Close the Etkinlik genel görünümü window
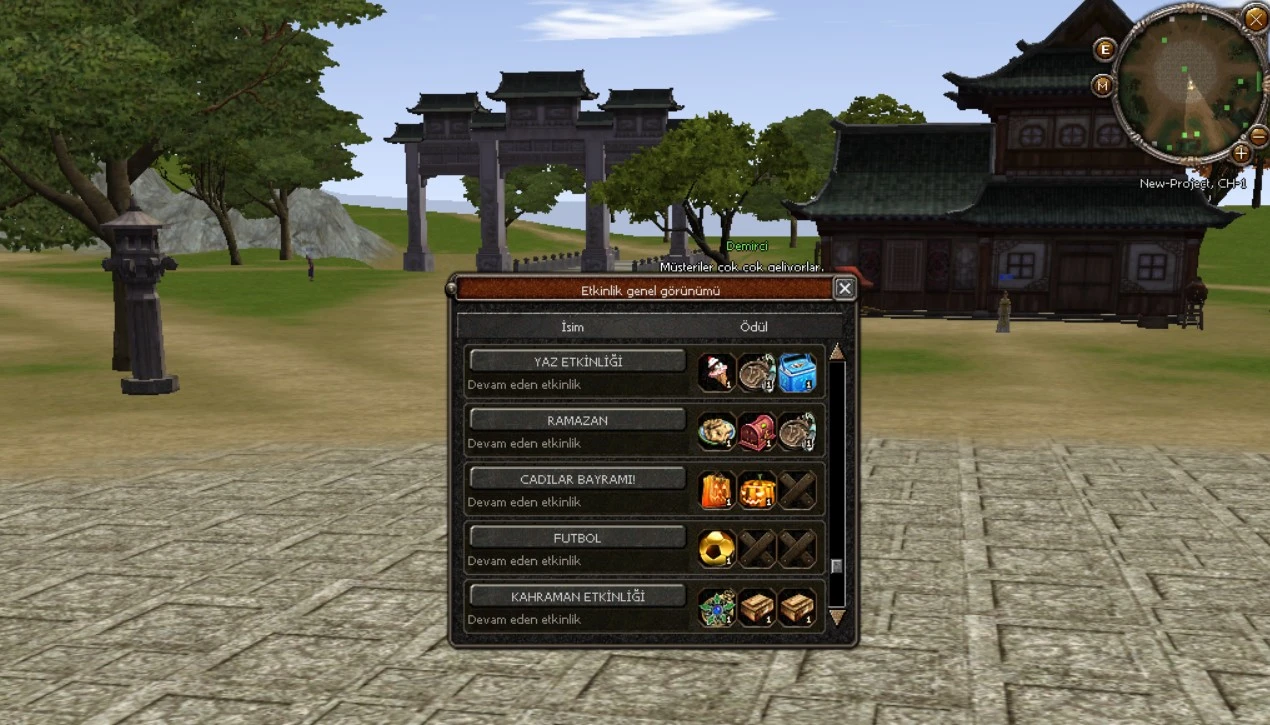 (845, 289)
